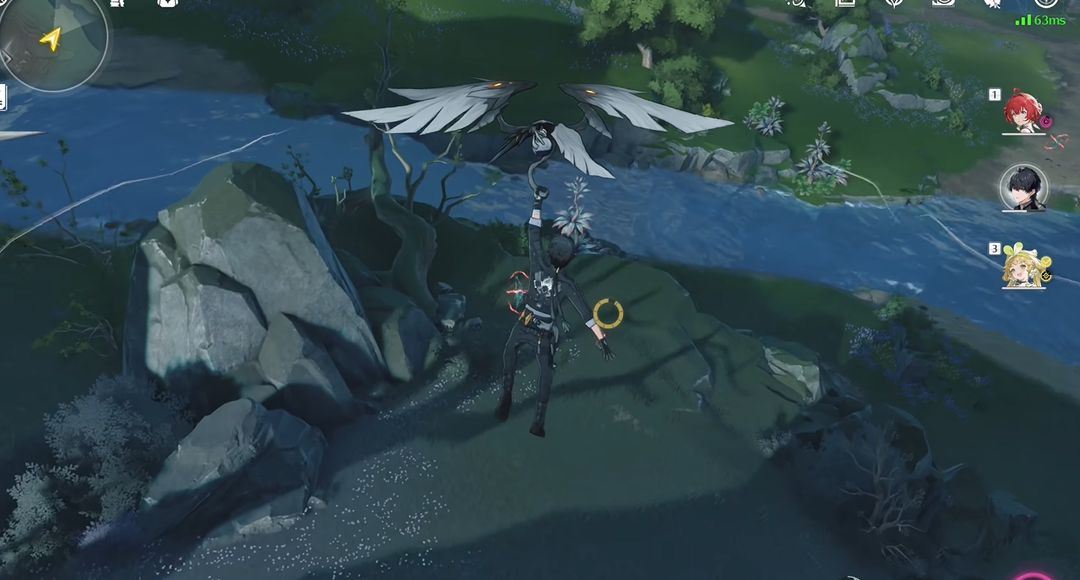Open the circular minimap
Image resolution: width=1080 pixels, height=580 pixels.
coord(52,40)
